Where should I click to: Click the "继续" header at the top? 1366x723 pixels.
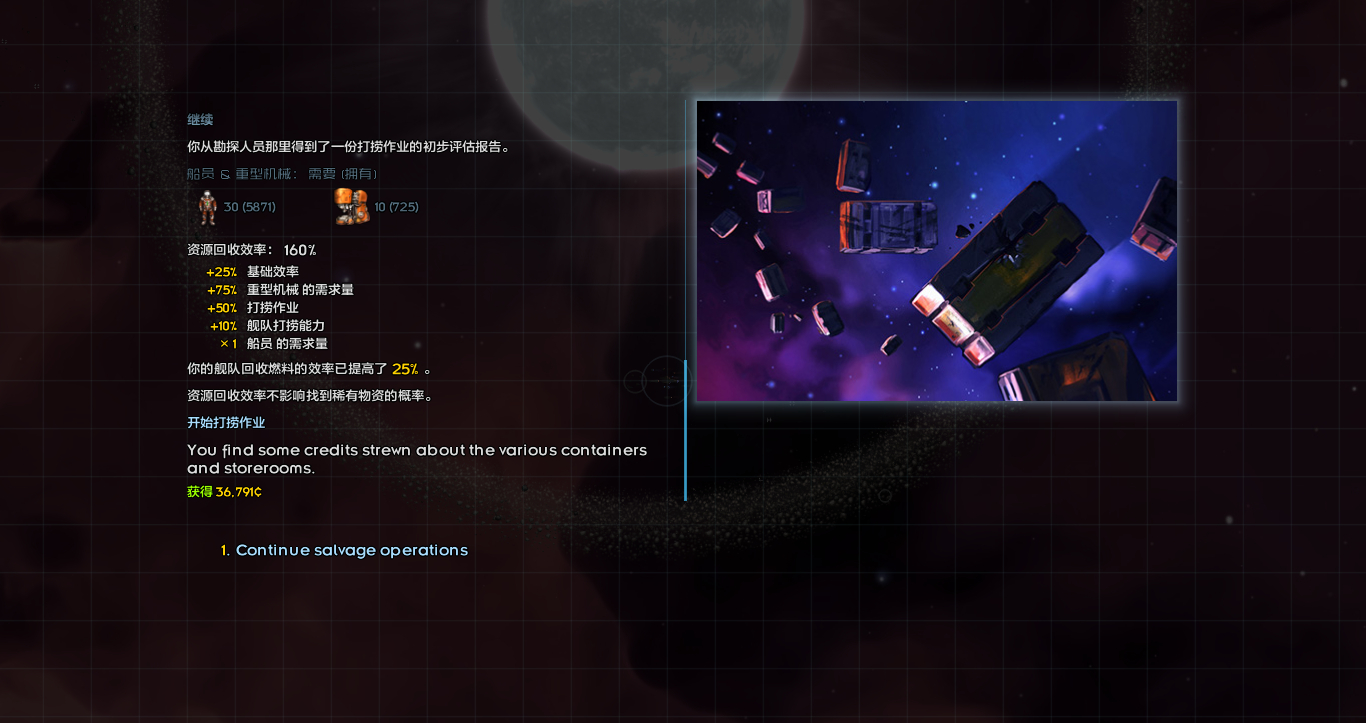click(199, 119)
